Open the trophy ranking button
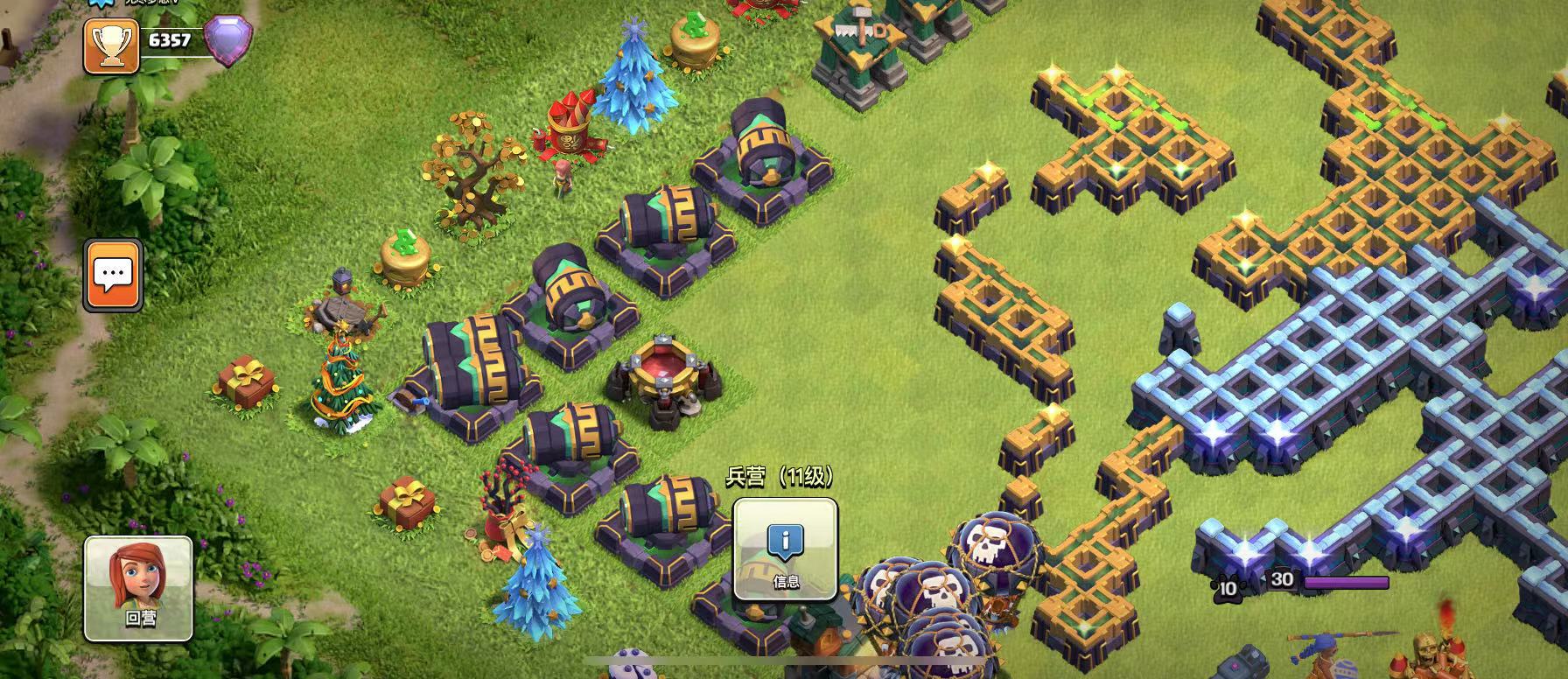The image size is (1568, 679). tap(111, 45)
